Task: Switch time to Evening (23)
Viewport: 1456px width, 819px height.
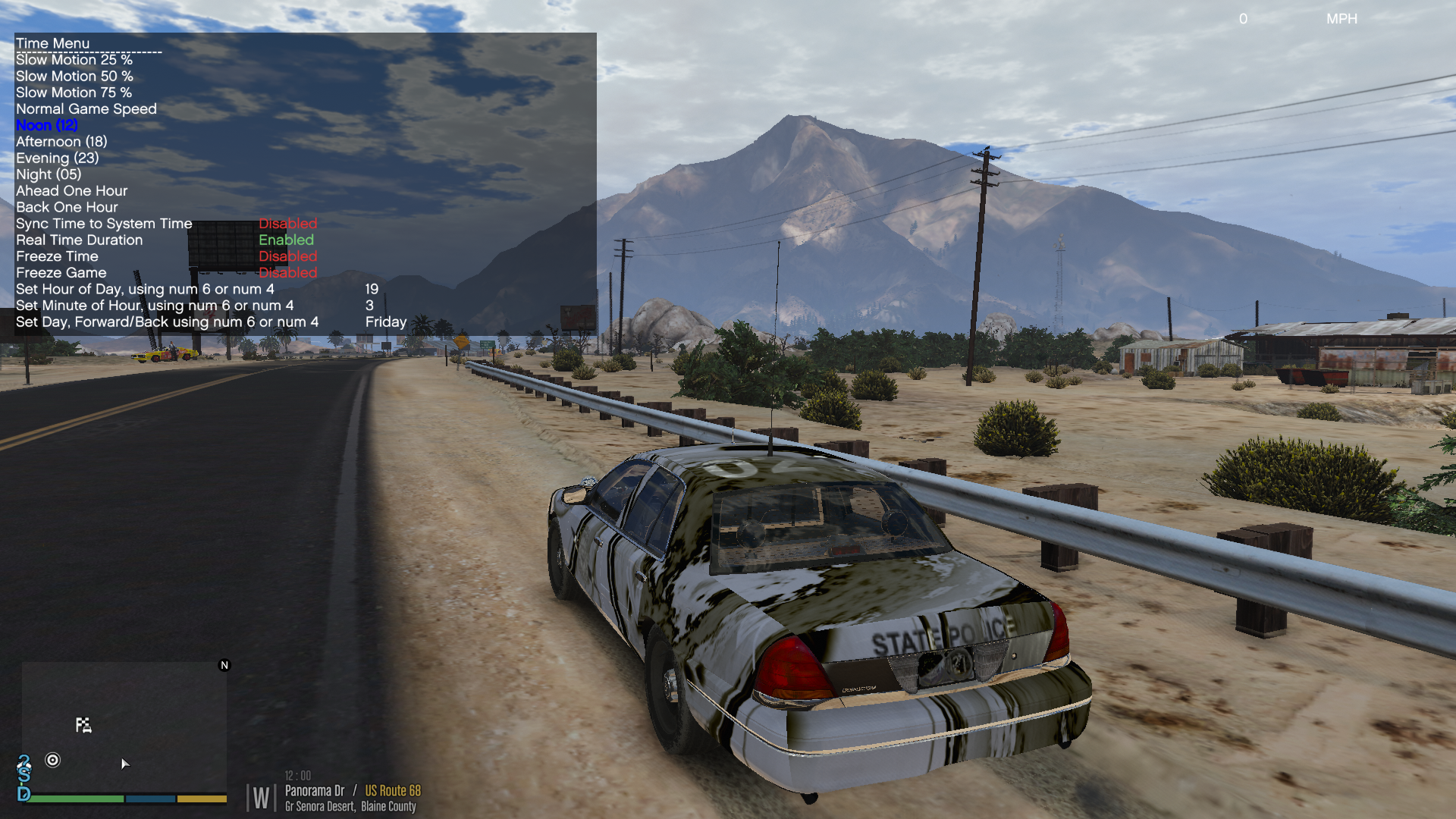Action: pyautogui.click(x=58, y=158)
